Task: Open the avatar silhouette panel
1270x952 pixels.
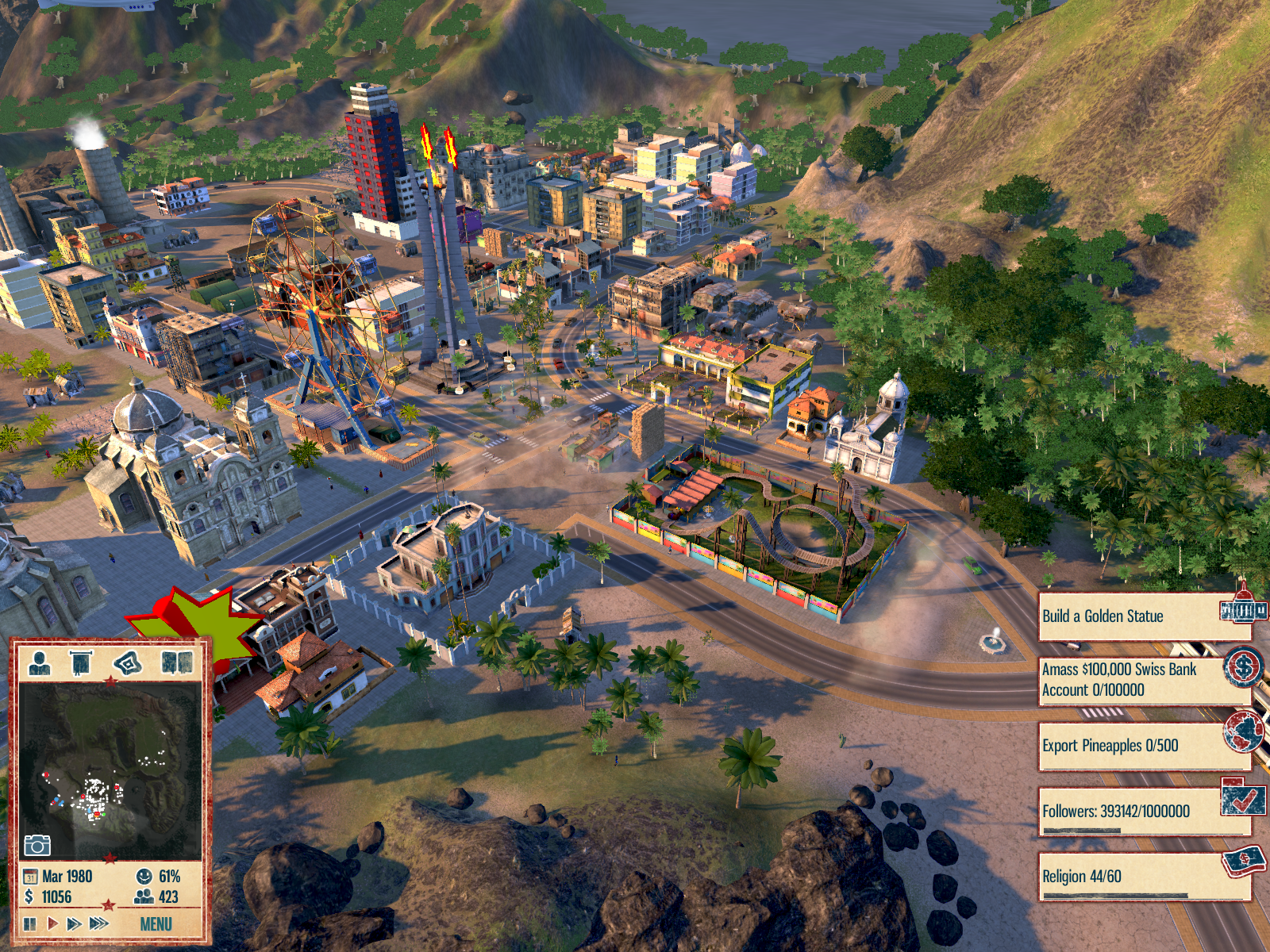Action: pyautogui.click(x=39, y=661)
